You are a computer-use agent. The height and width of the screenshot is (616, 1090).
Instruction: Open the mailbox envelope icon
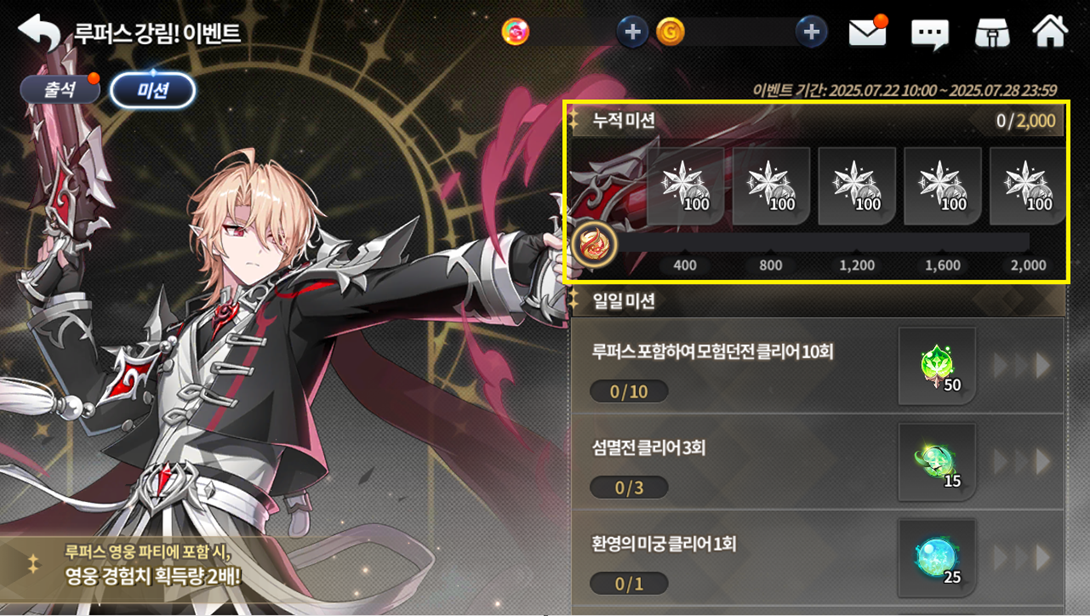(x=867, y=32)
